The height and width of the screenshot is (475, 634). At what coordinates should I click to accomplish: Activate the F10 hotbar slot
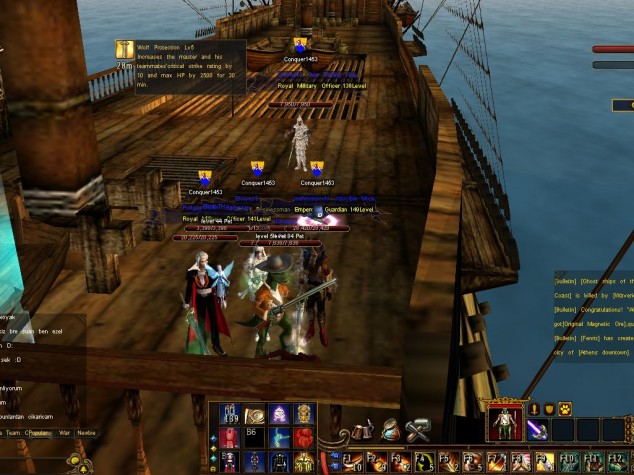coord(569,461)
